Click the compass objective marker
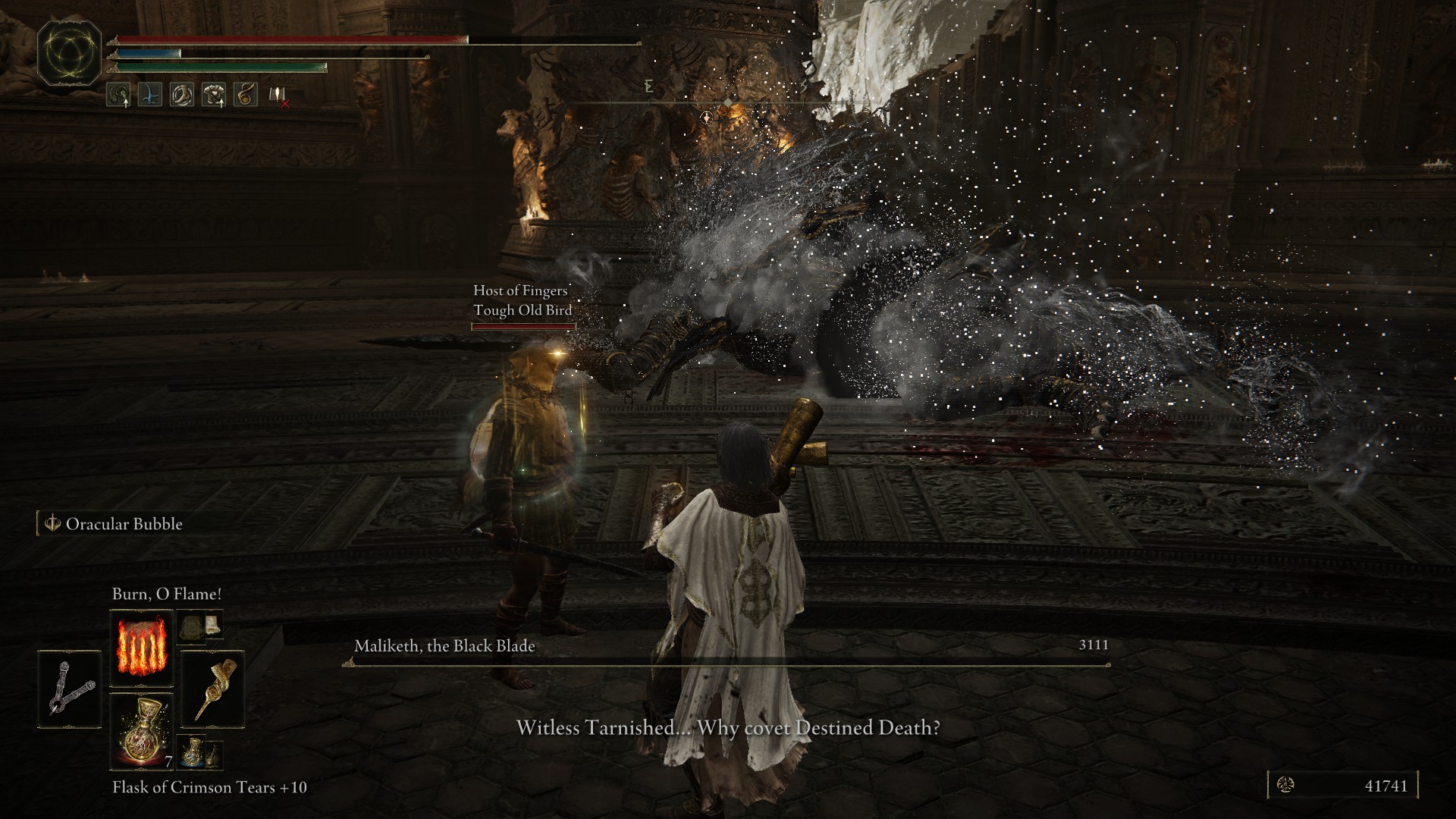Viewport: 1456px width, 819px height. [x=707, y=117]
